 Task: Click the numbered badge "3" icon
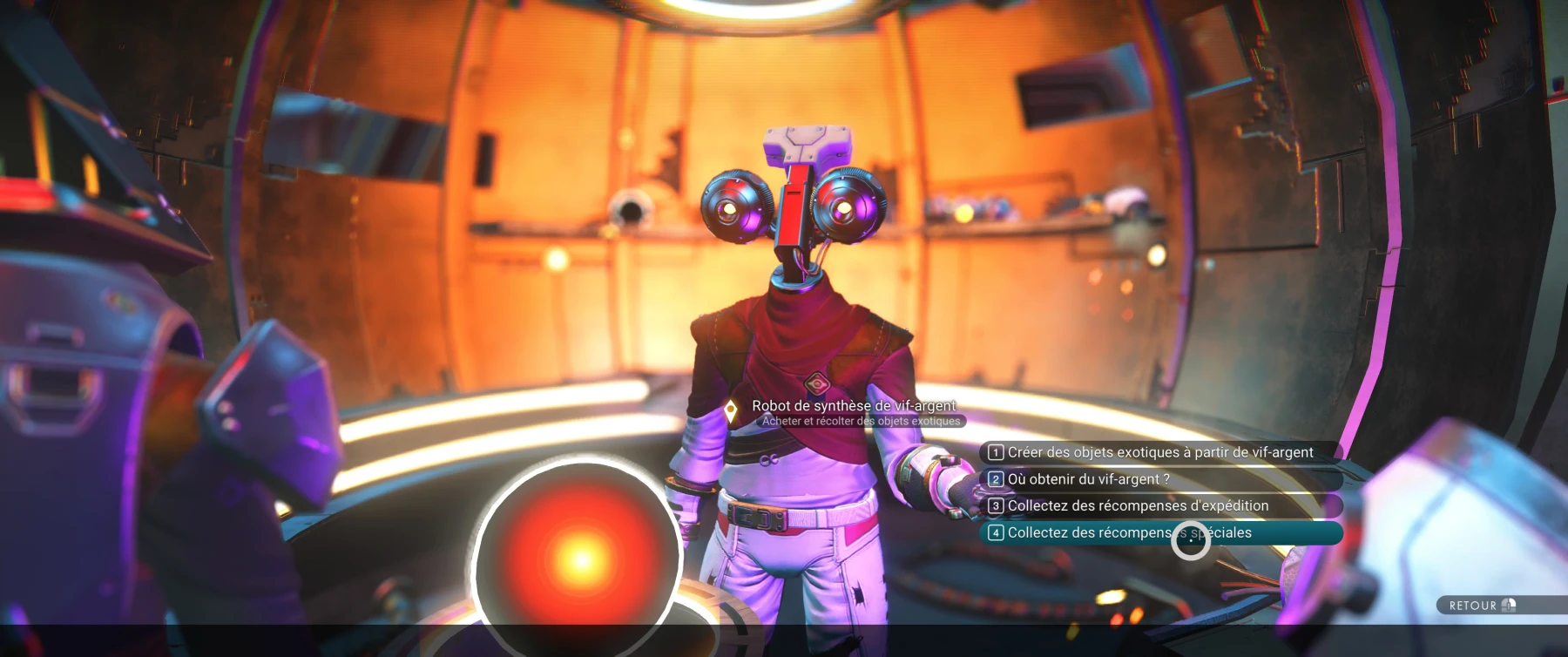996,505
